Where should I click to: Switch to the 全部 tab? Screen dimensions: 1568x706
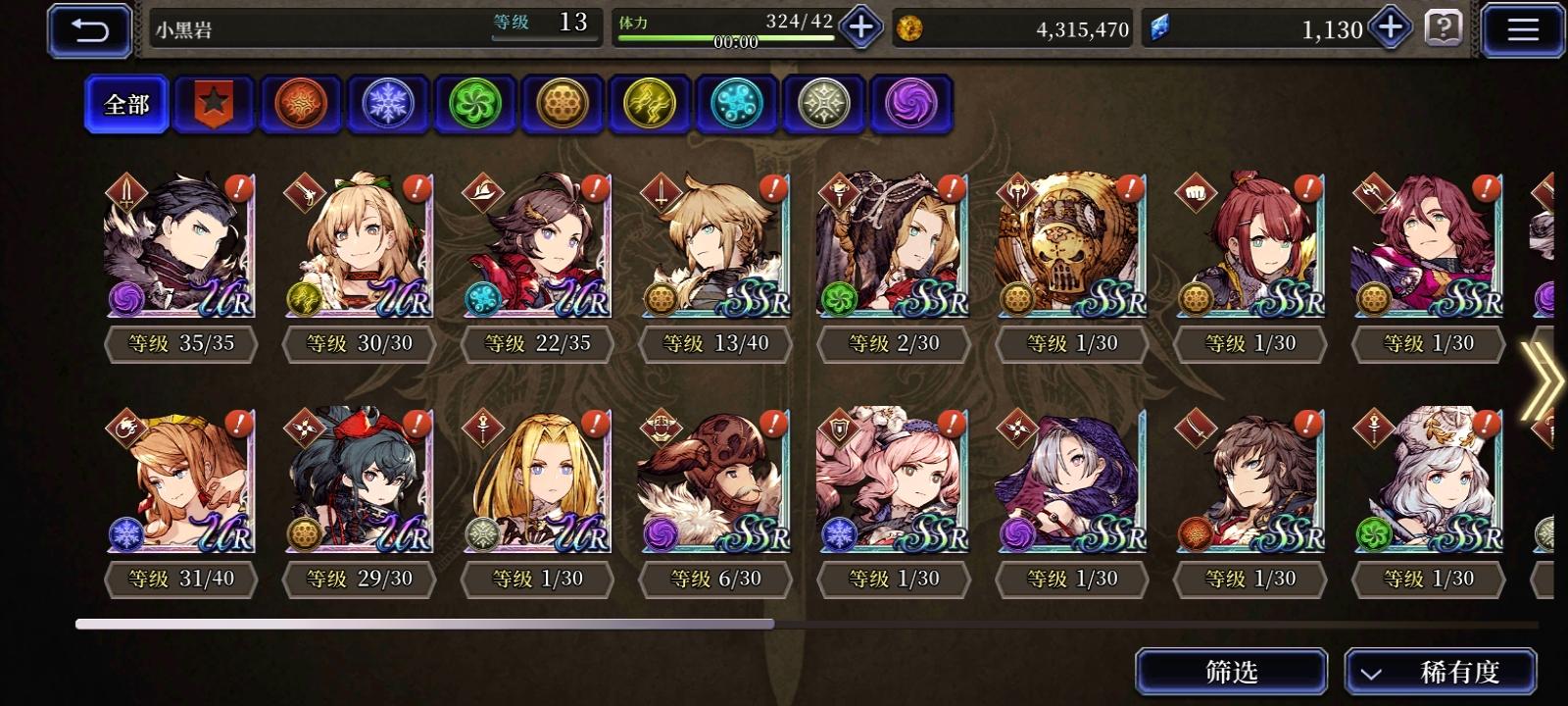pyautogui.click(x=125, y=104)
